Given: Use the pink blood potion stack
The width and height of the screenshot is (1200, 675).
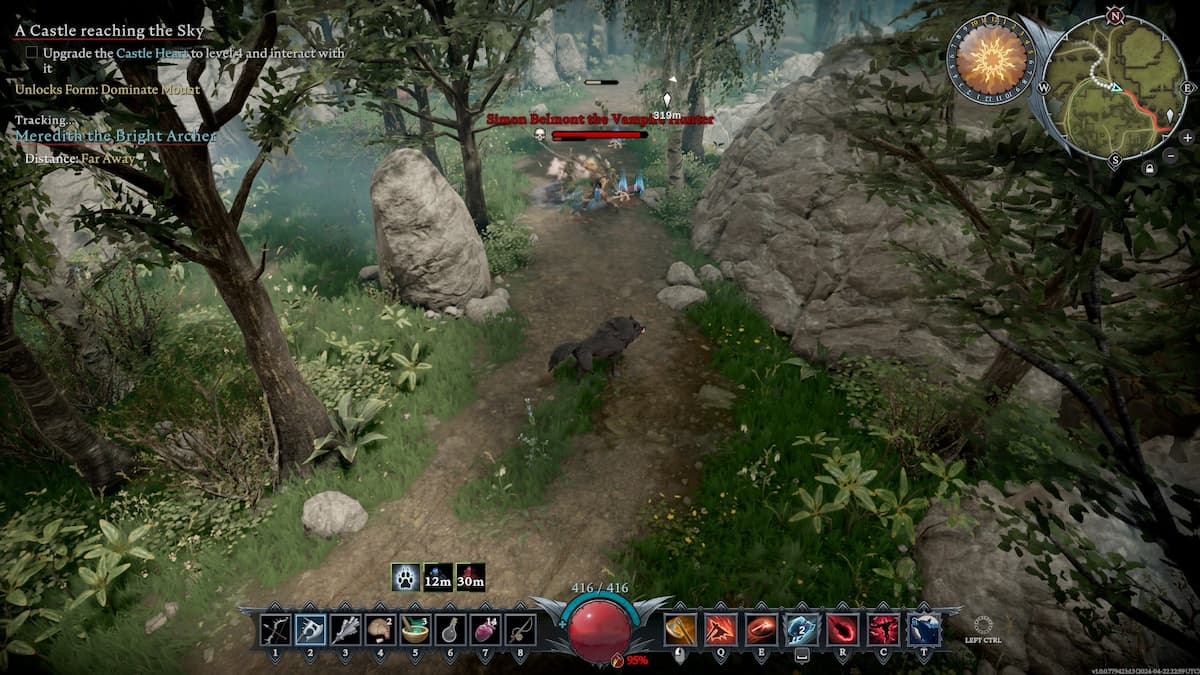Looking at the screenshot, I should pos(485,629).
